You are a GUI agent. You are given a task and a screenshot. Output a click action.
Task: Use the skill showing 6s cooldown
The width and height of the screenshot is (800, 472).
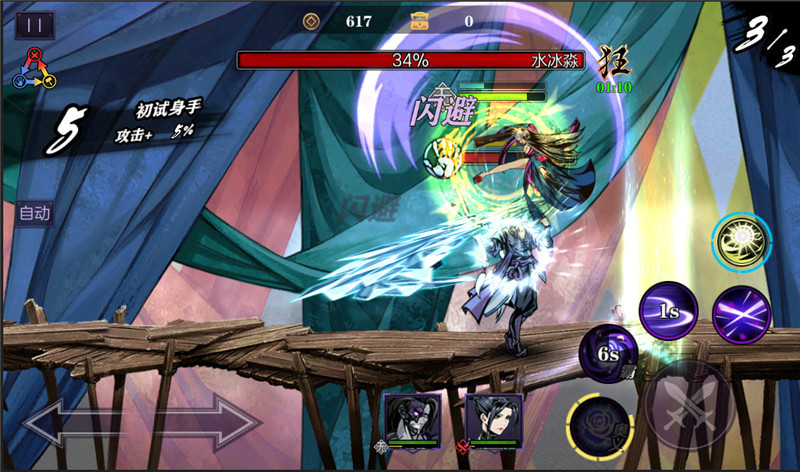[608, 354]
